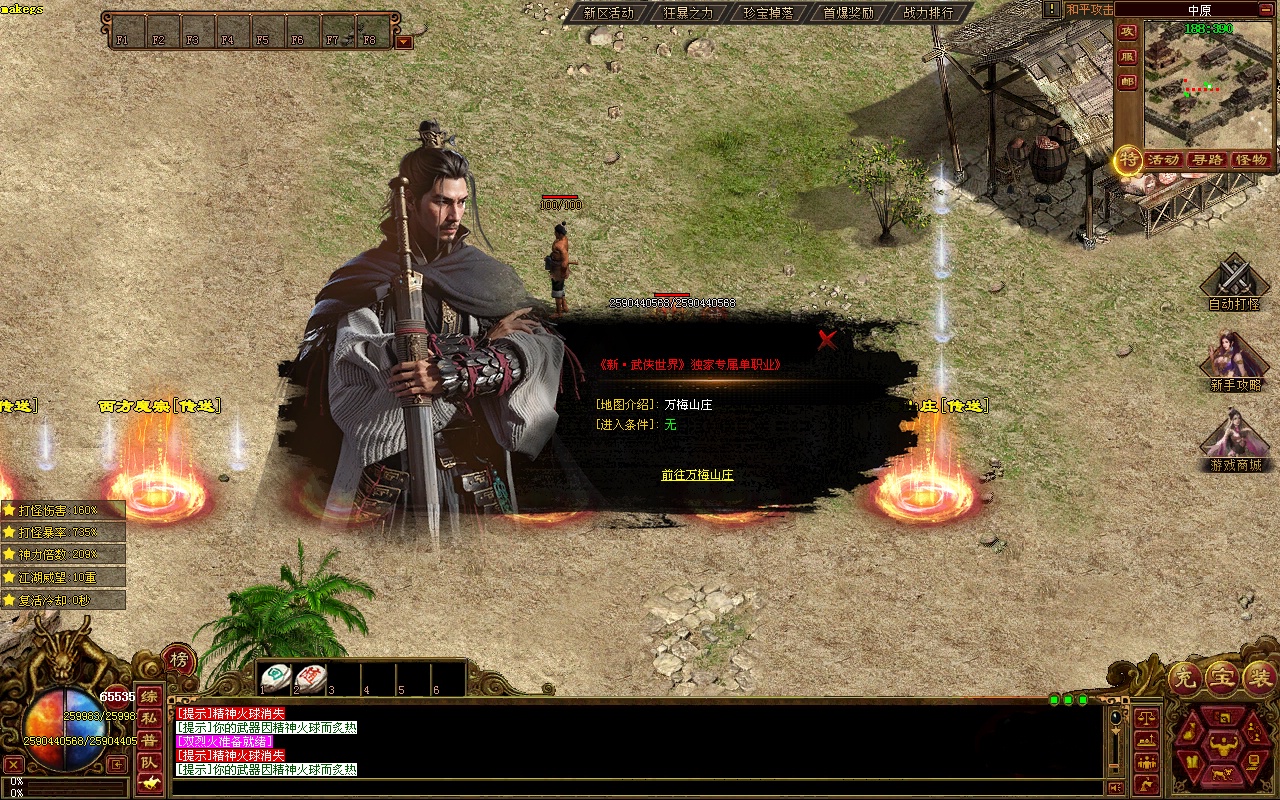The height and width of the screenshot is (800, 1280).
Task: Click the 前往万梅山庄 travel link
Action: pyautogui.click(x=697, y=475)
